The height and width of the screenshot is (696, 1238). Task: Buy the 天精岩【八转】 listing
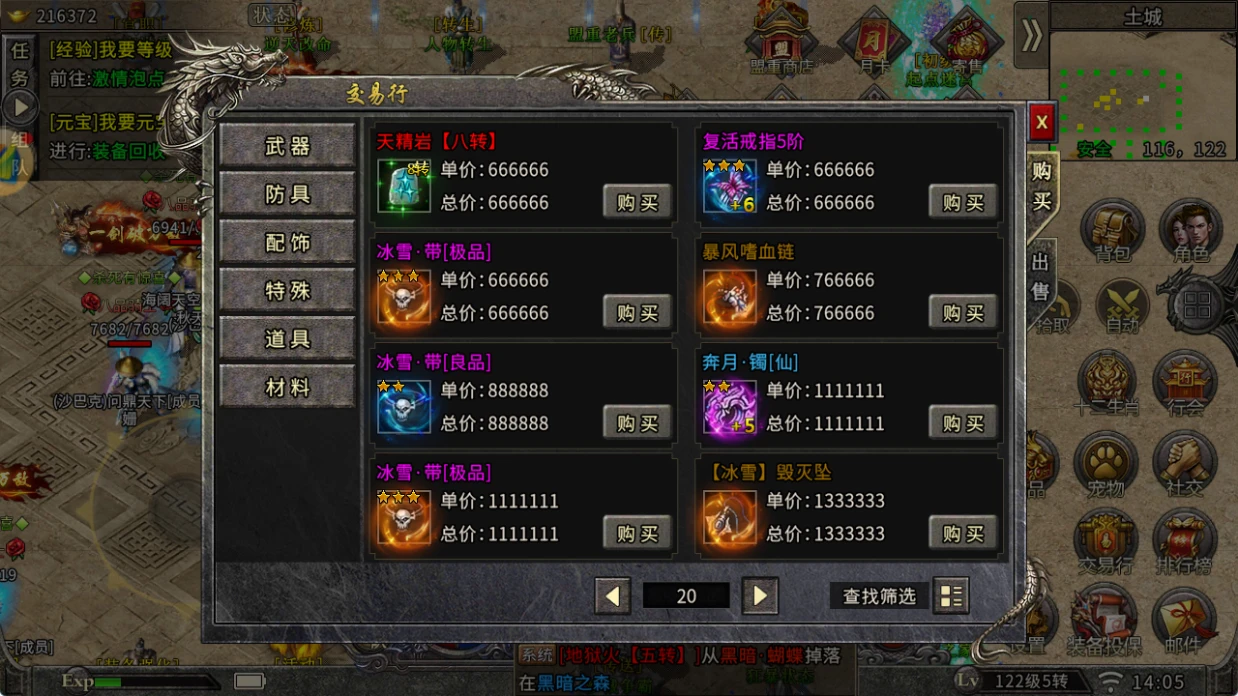point(637,202)
